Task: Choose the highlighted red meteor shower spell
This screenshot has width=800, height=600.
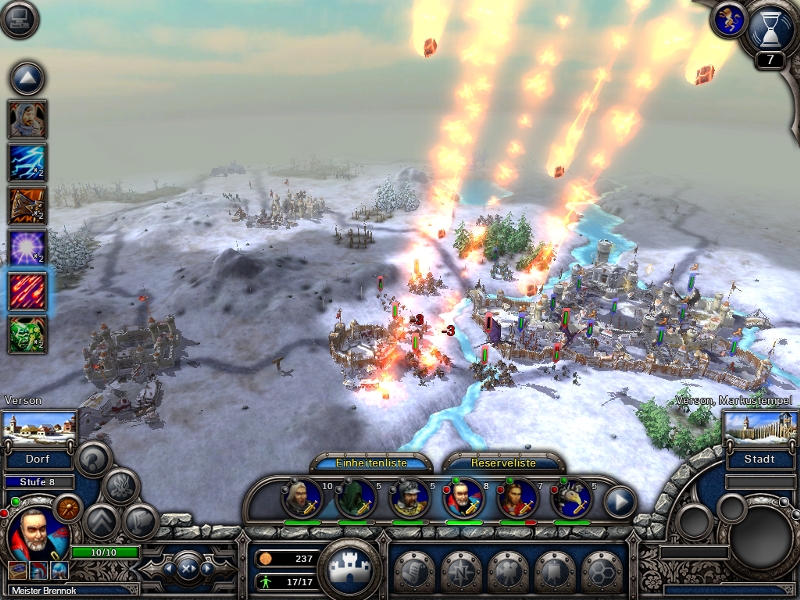Action: 28,291
